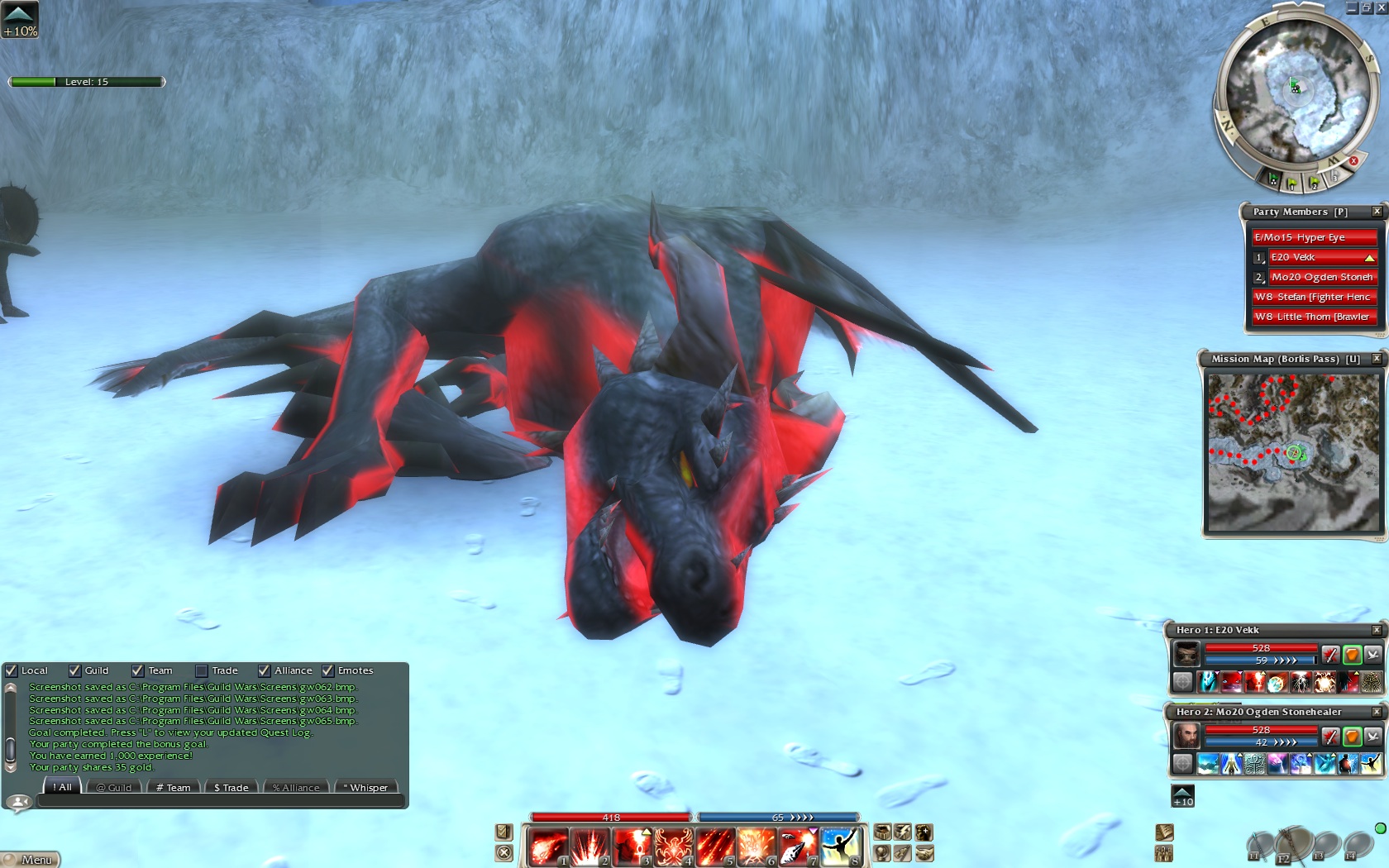Toggle the Local chat checkbox
This screenshot has width=1389, height=868.
tap(12, 670)
